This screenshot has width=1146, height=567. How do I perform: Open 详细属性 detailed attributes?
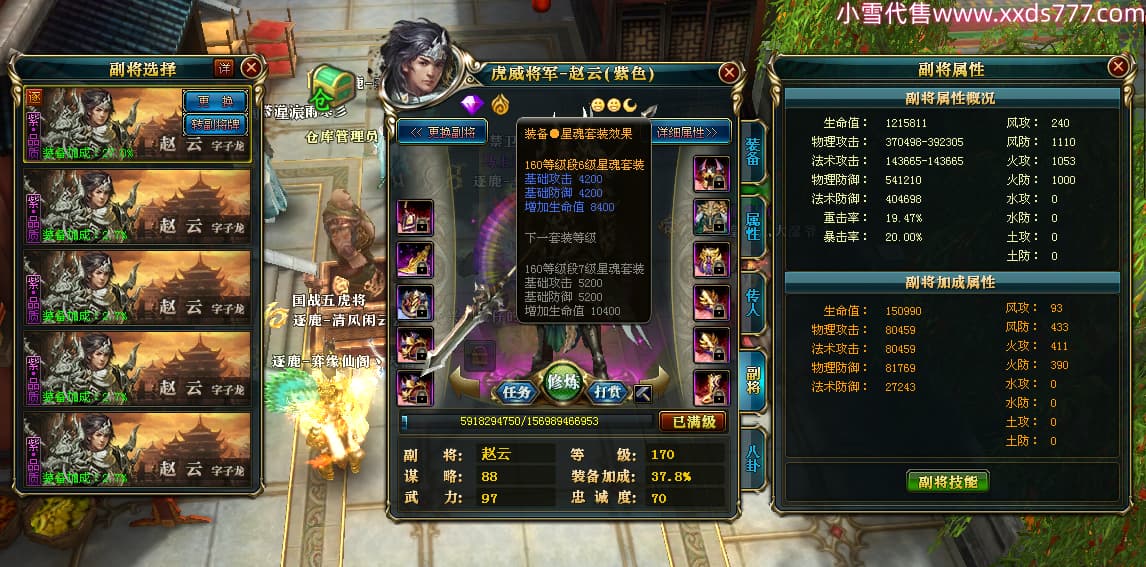click(x=690, y=132)
